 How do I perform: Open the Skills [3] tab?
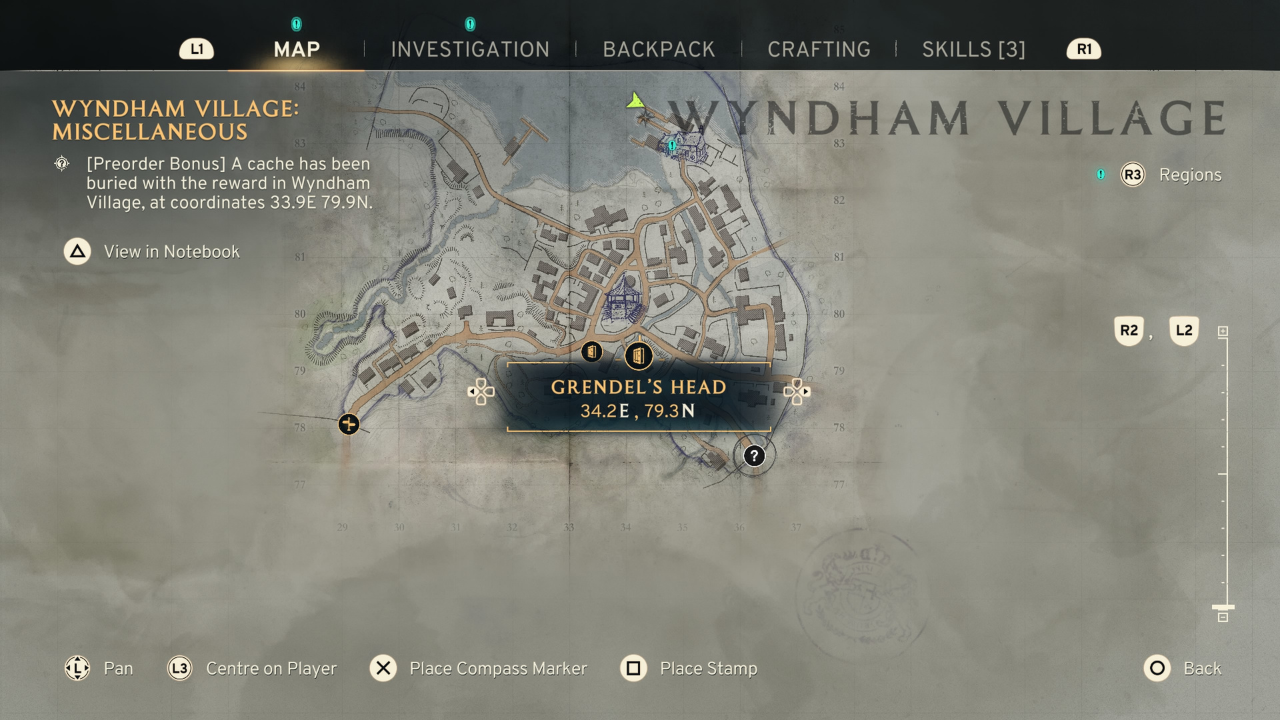tap(973, 50)
